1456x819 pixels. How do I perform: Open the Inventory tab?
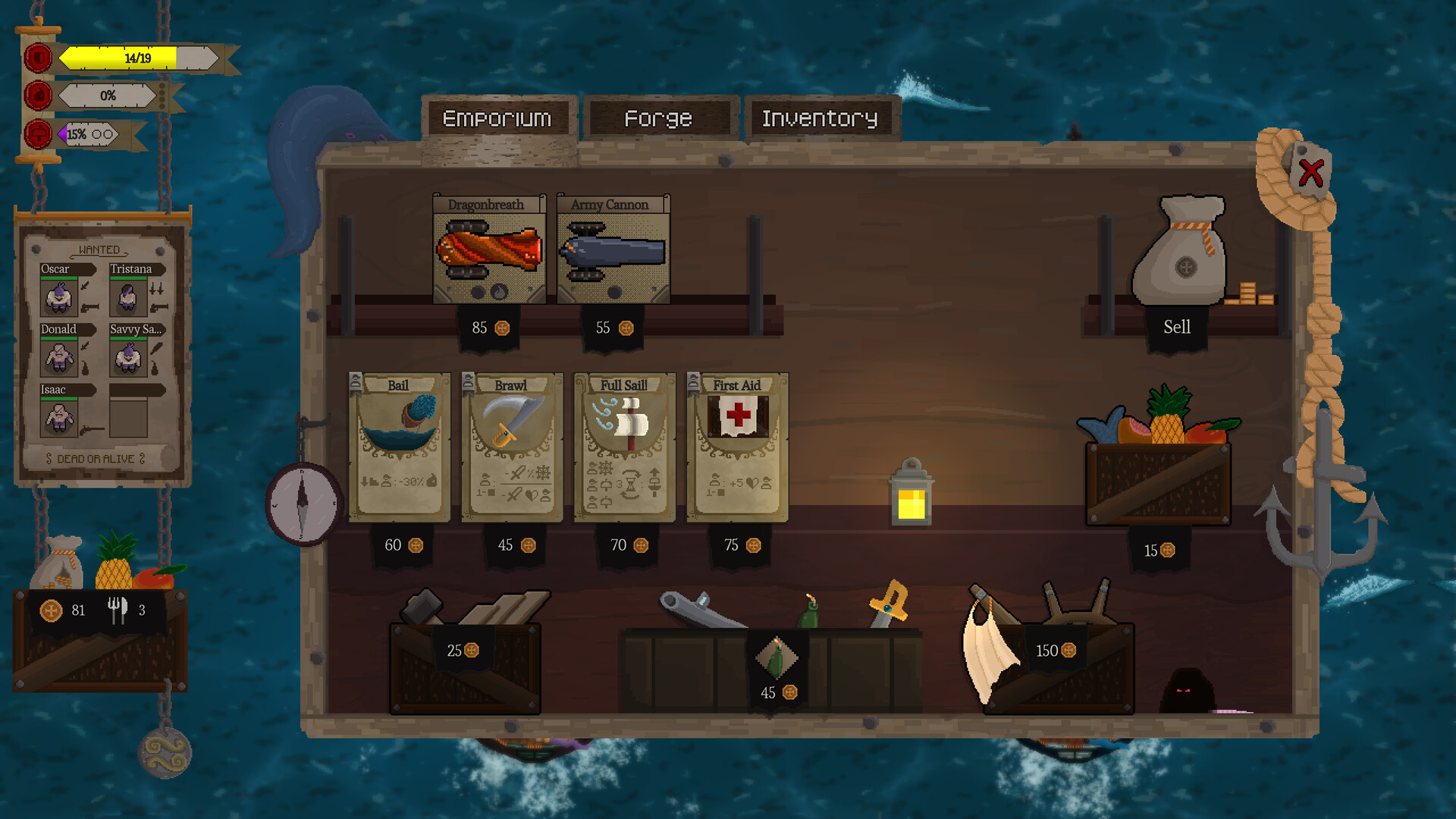821,118
